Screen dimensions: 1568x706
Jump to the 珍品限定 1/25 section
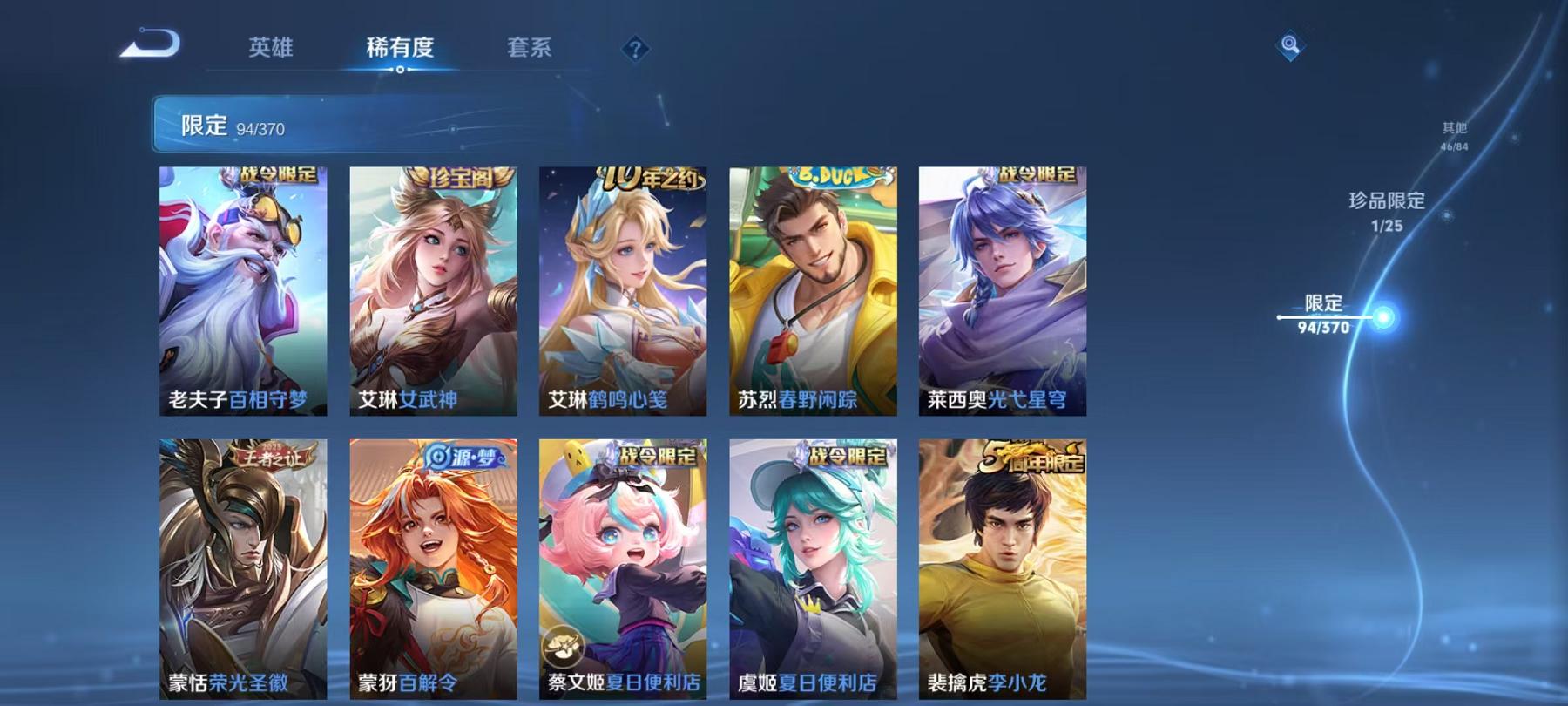coord(1386,210)
